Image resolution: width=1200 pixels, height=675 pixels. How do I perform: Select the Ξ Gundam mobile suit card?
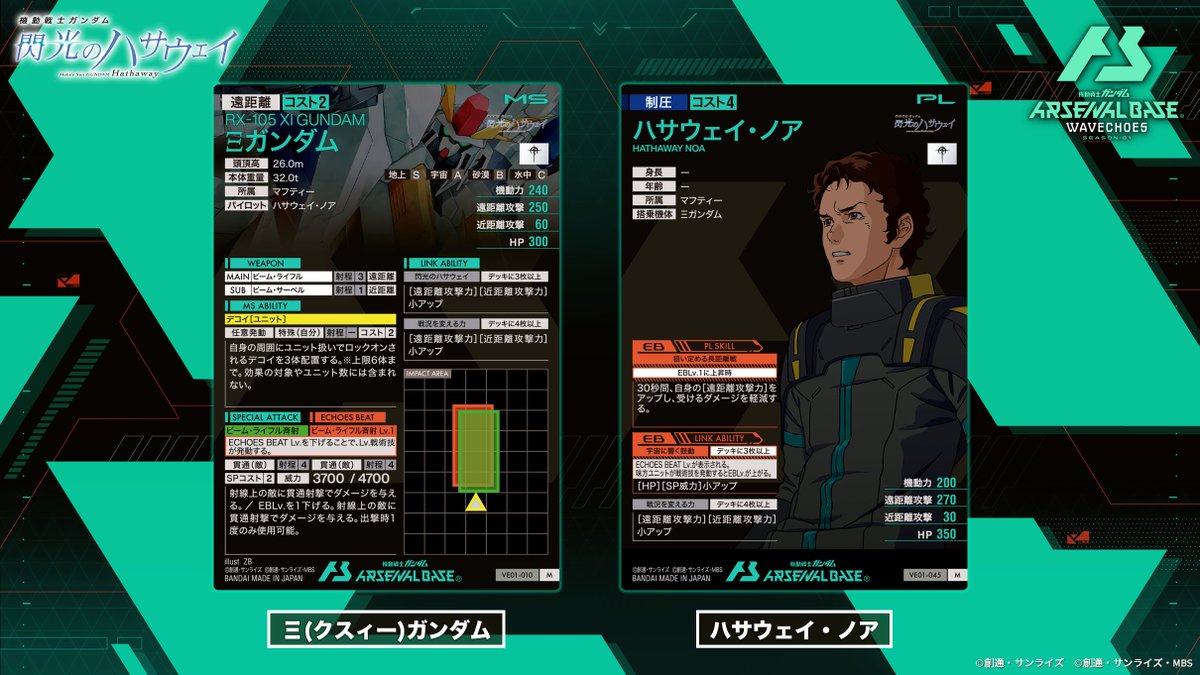click(387, 335)
